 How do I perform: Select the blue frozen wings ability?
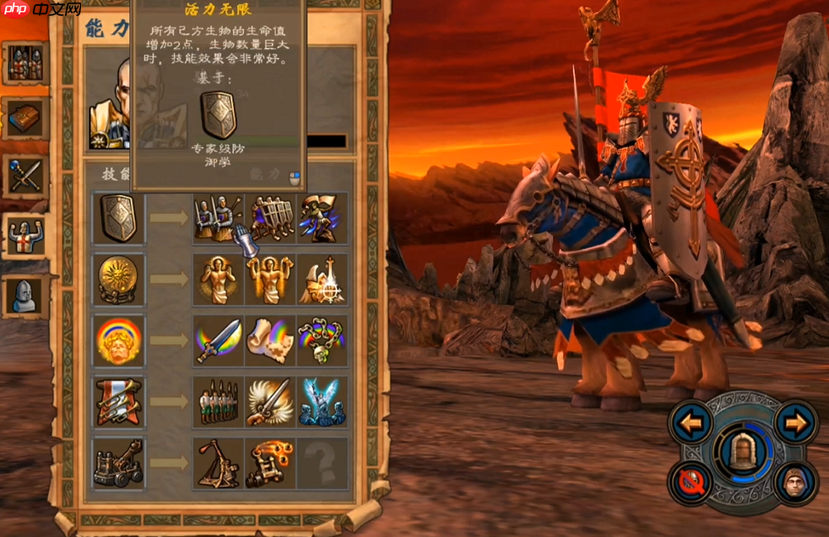(x=322, y=402)
